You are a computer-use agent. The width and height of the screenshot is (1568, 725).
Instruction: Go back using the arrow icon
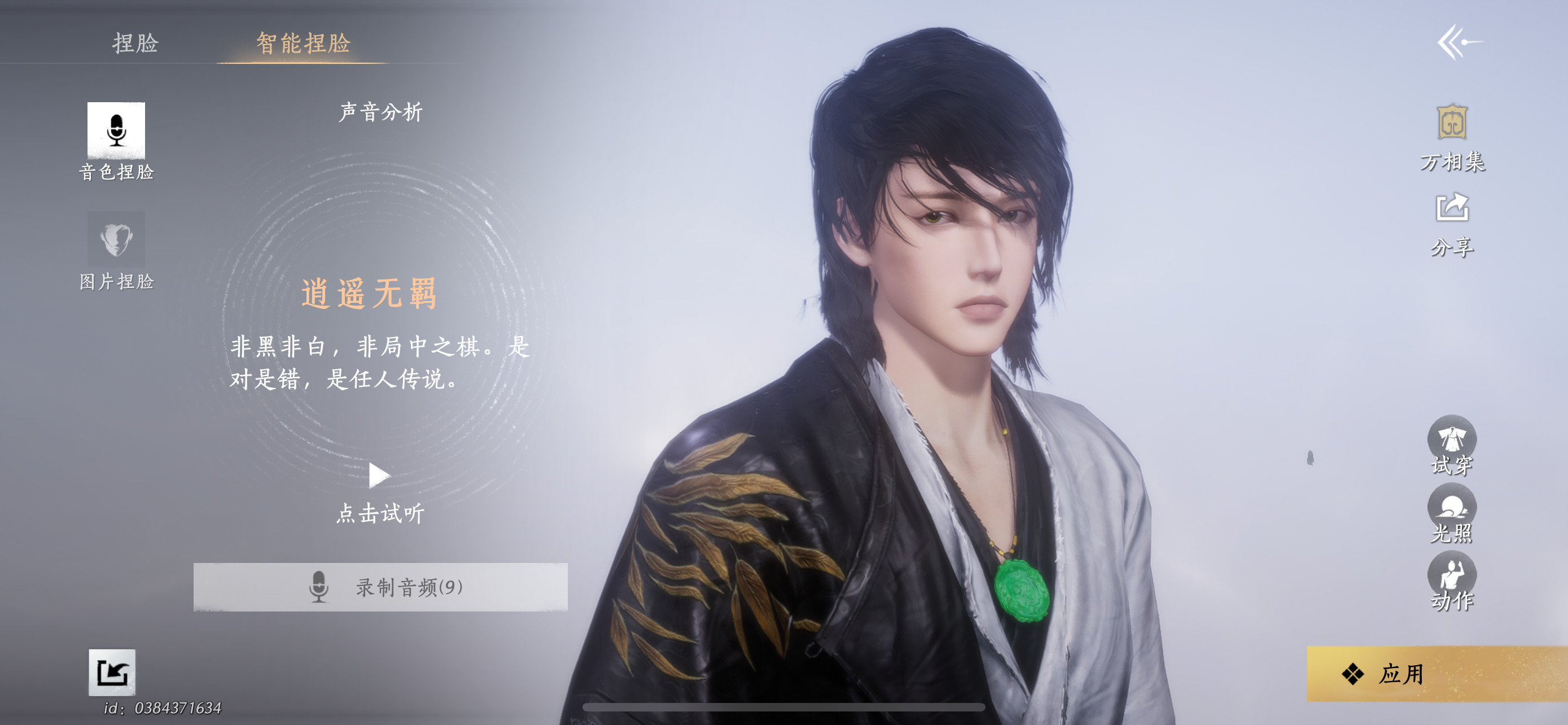pyautogui.click(x=1458, y=42)
